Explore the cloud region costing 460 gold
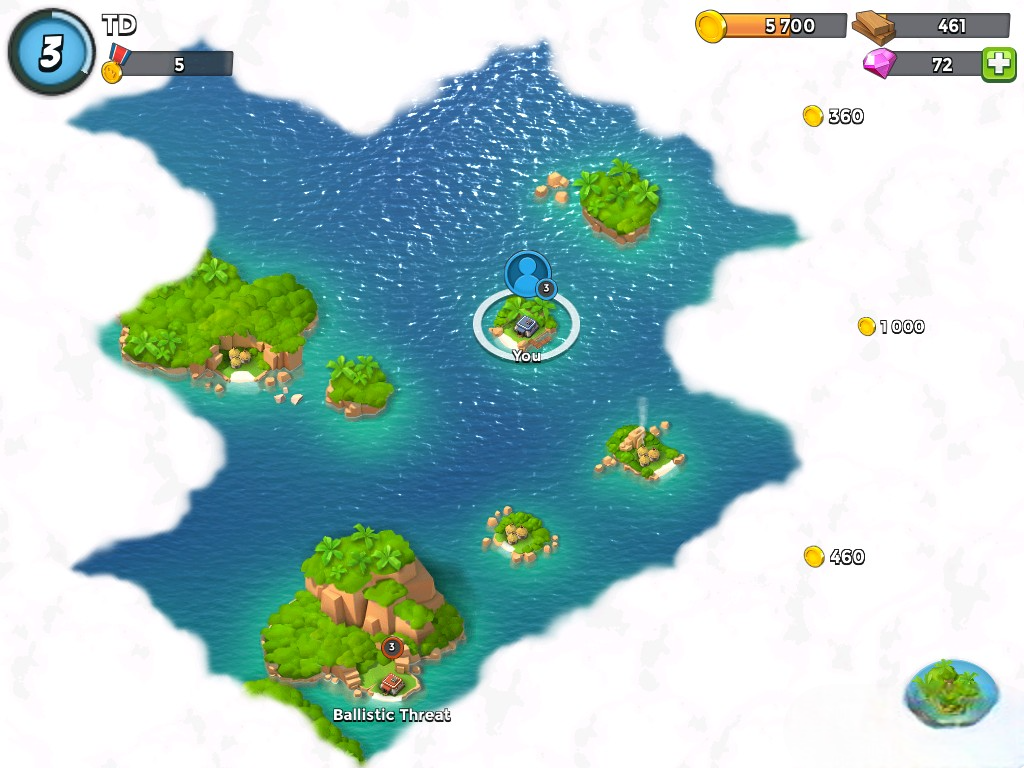Image resolution: width=1024 pixels, height=768 pixels. click(x=835, y=557)
